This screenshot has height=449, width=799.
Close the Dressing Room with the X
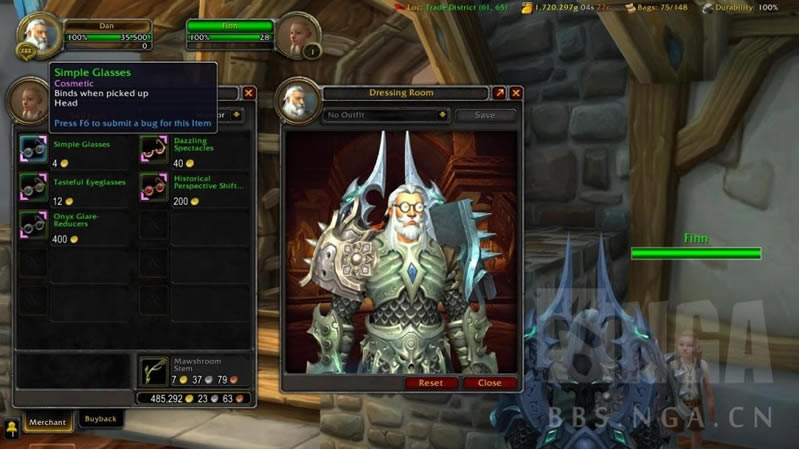point(516,93)
